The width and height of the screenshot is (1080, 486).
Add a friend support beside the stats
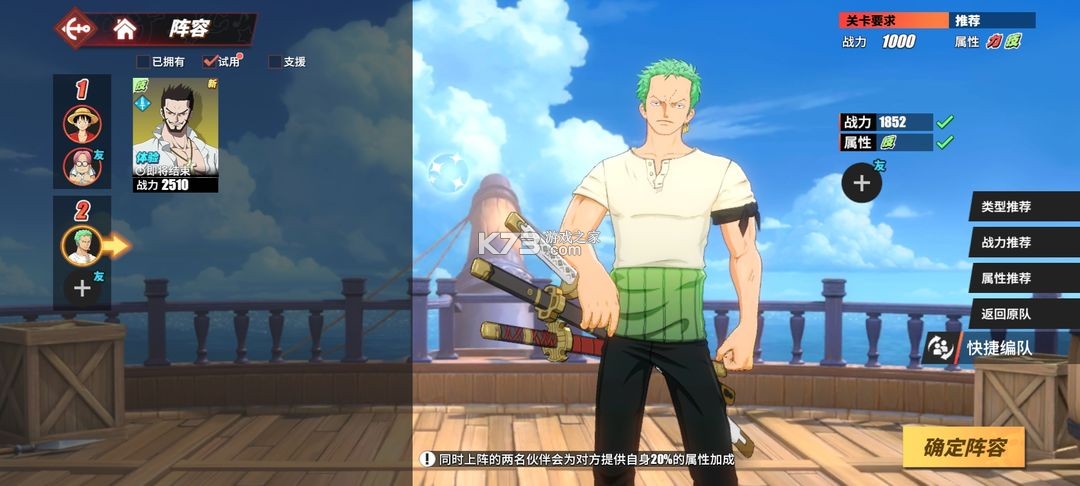tap(861, 182)
